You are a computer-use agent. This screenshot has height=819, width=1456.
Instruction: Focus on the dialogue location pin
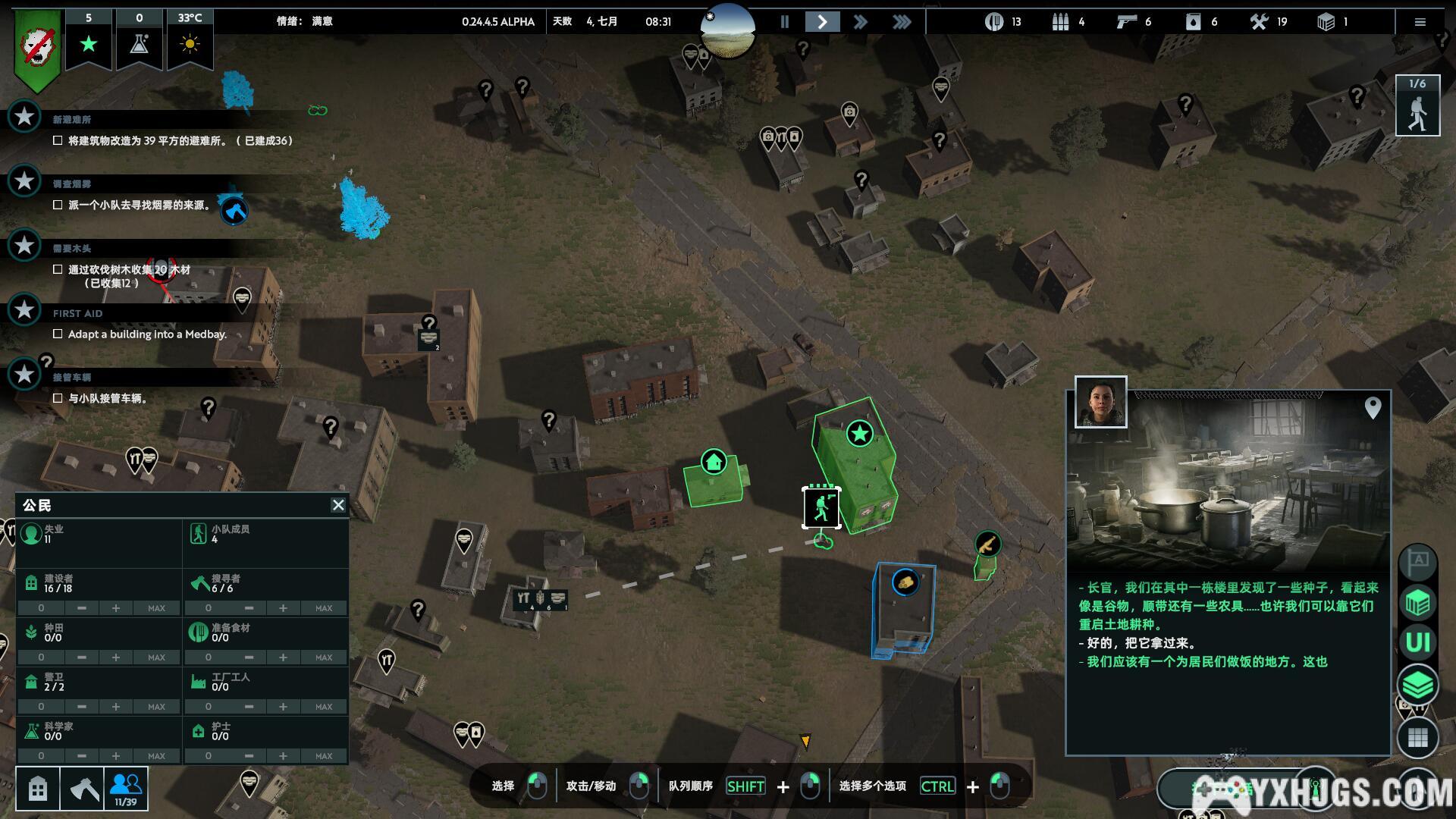pos(1373,408)
